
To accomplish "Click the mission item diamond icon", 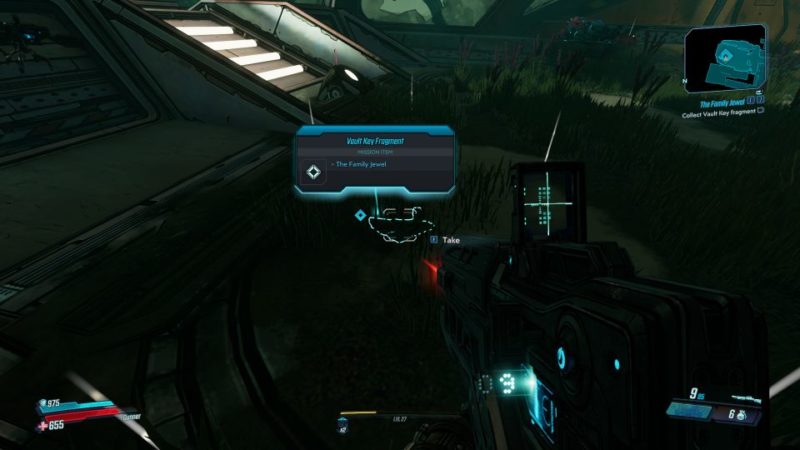I will (314, 172).
